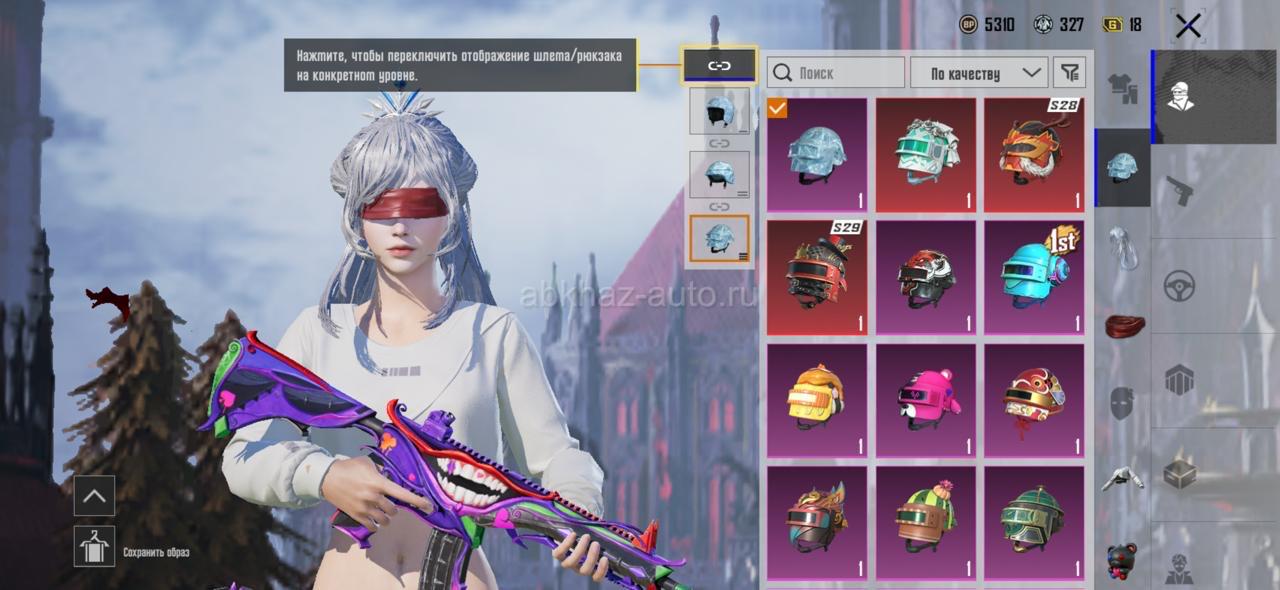Screen dimensions: 1280x590
Task: Select the highlighted level 3 helmet slot
Action: tap(719, 239)
